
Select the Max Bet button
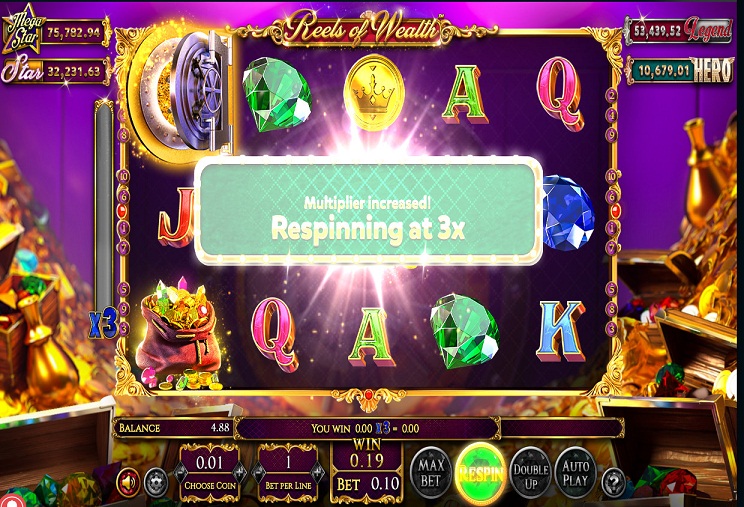coord(431,472)
